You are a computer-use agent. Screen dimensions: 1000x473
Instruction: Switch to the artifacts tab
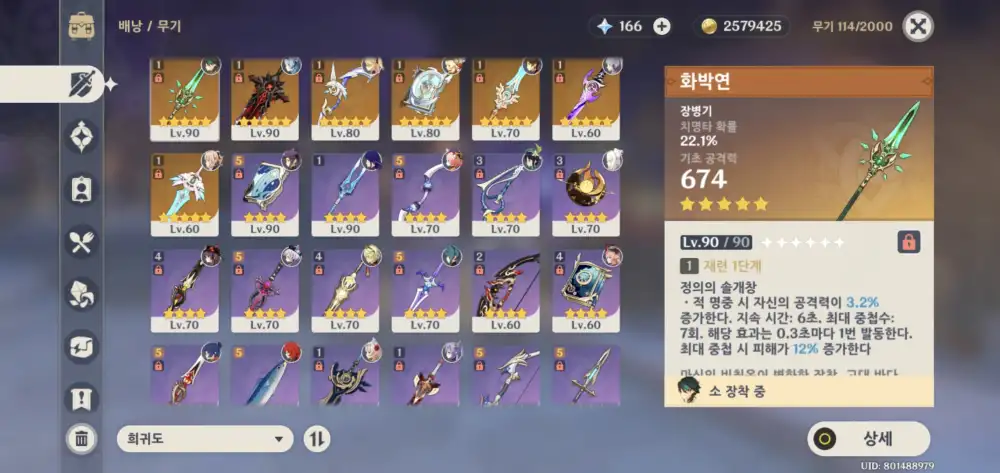[x=81, y=136]
